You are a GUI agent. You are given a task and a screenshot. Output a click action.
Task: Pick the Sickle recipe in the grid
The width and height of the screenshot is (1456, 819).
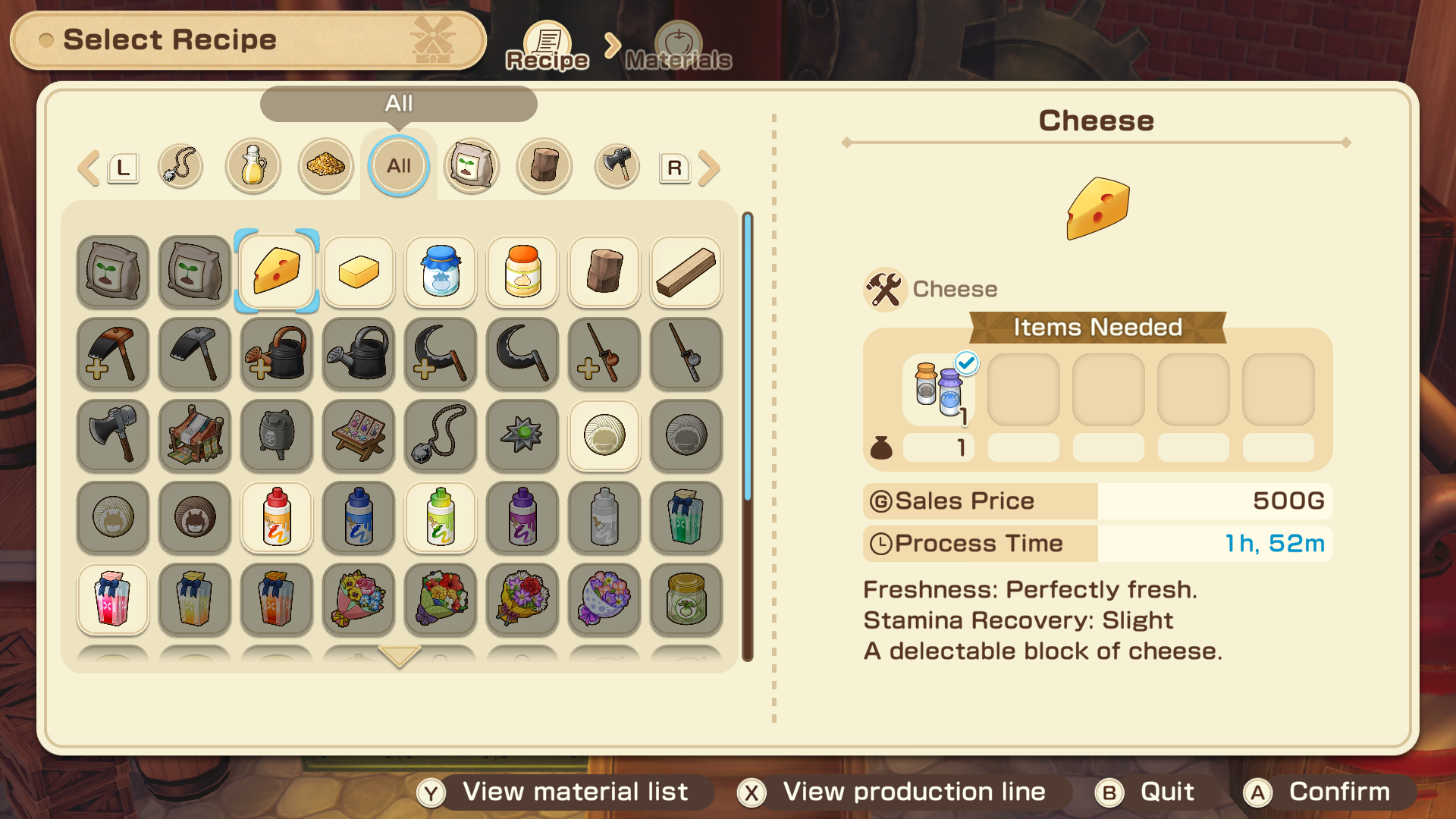click(x=522, y=354)
